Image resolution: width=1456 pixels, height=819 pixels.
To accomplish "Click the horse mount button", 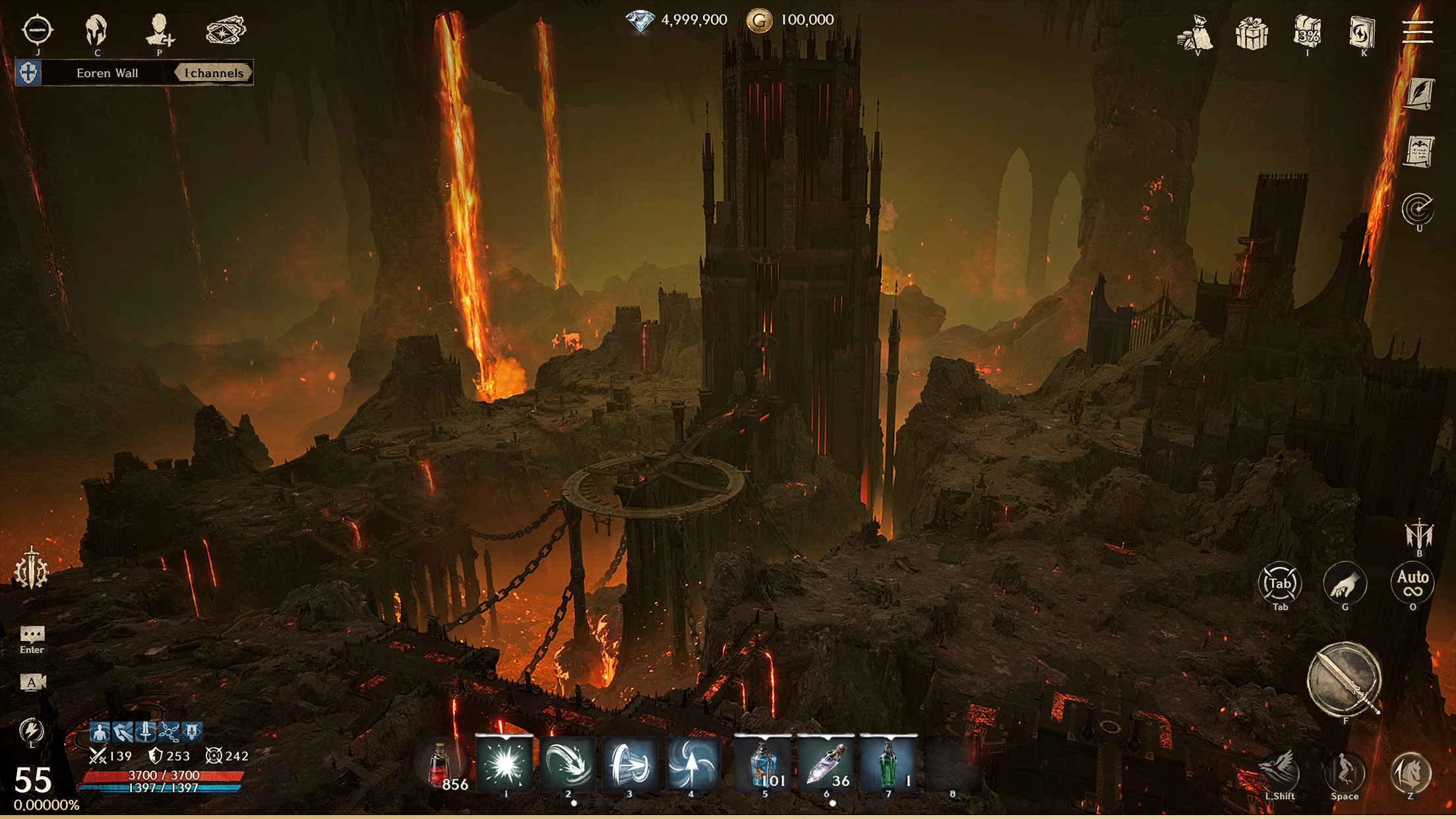I will pos(1410,772).
